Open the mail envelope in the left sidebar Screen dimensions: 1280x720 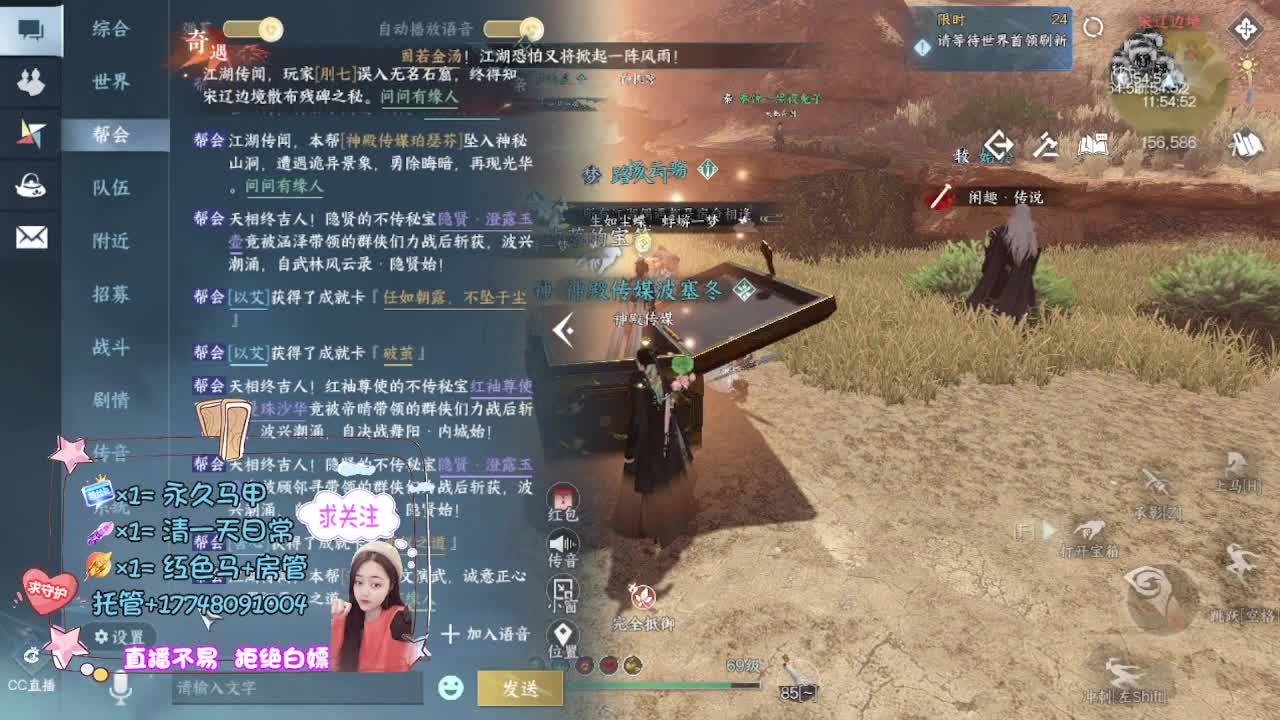point(30,233)
